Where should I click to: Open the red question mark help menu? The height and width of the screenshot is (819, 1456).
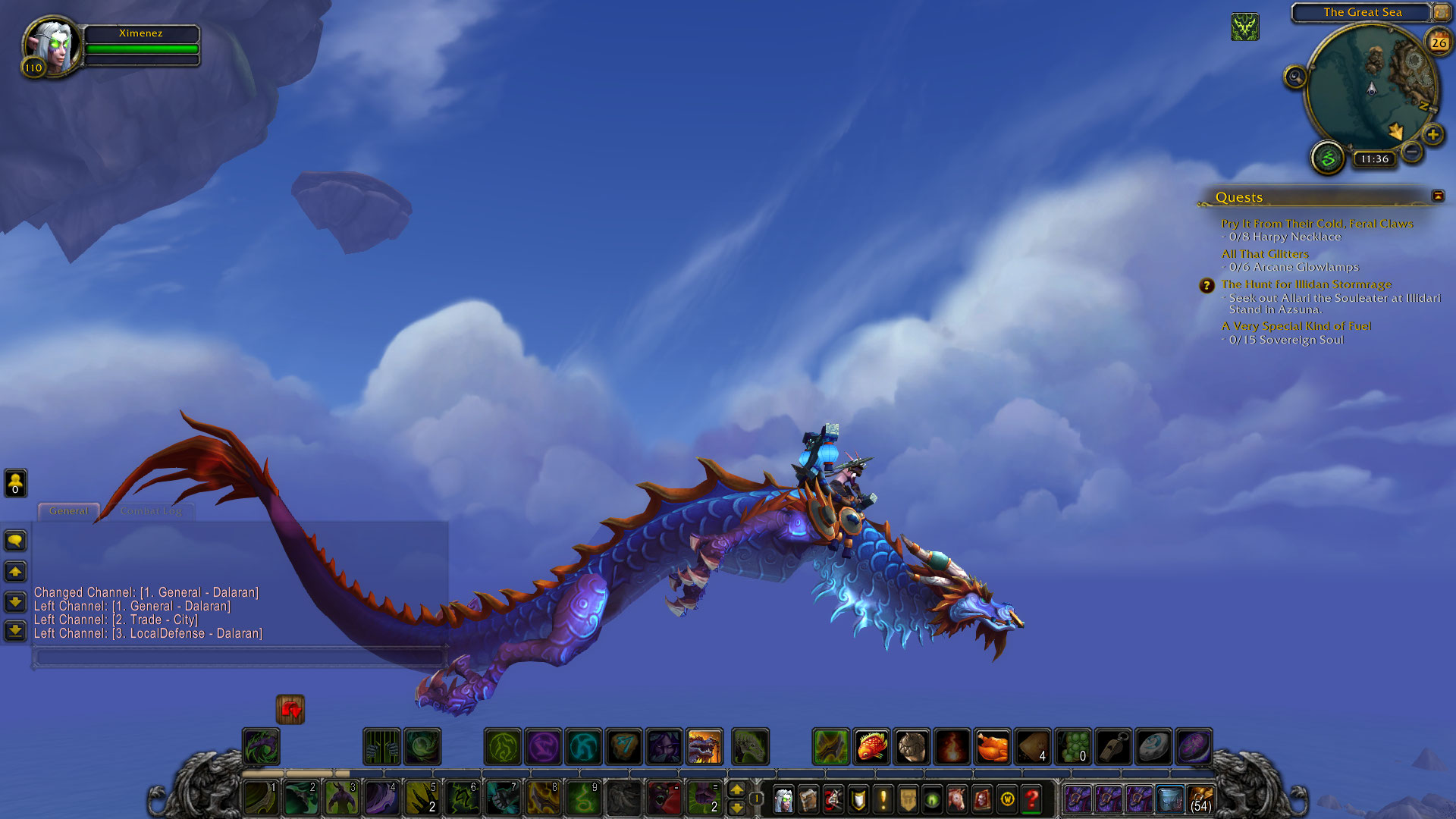pos(1032,799)
